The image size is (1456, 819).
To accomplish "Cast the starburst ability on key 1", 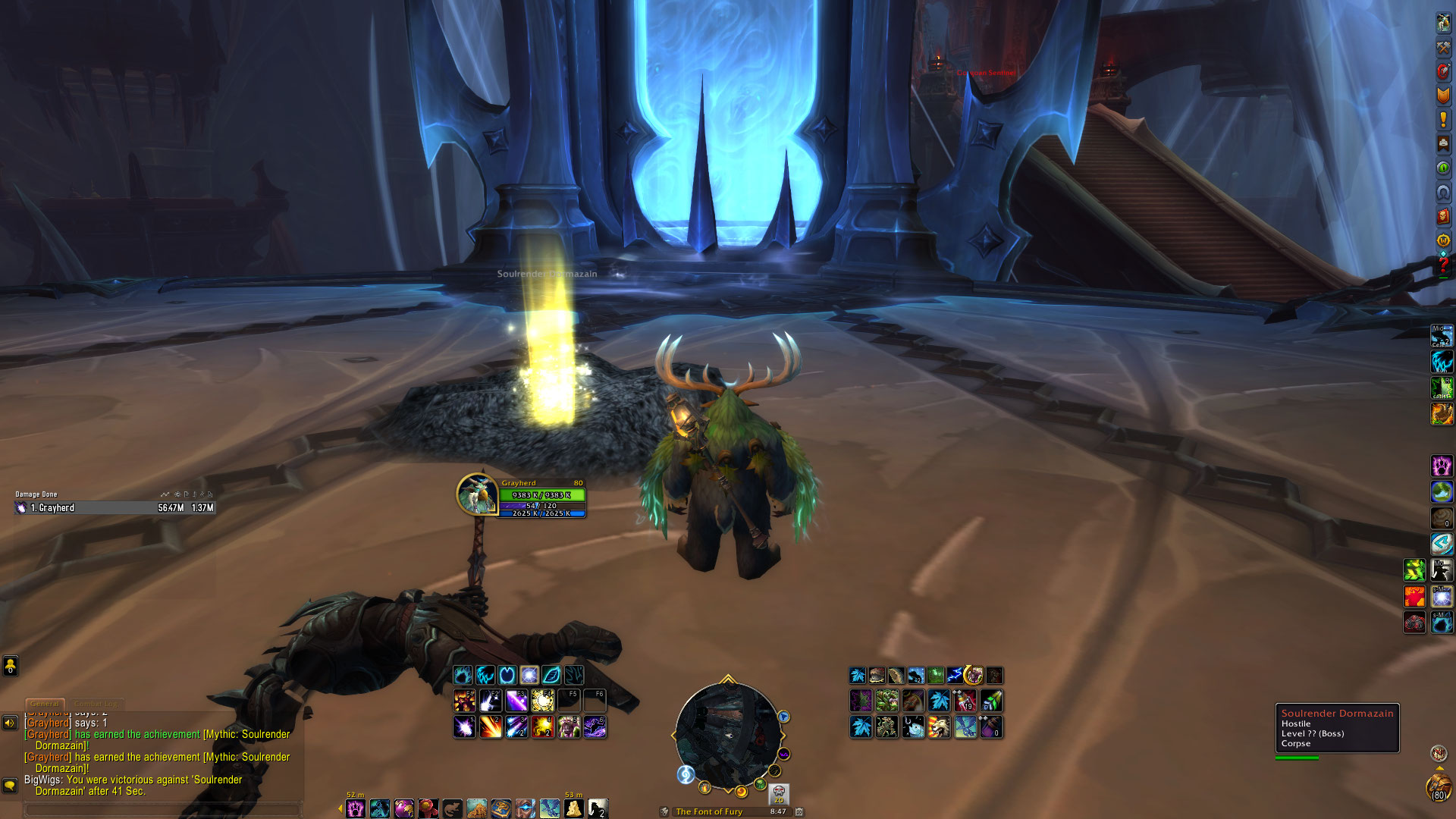I will (x=464, y=727).
